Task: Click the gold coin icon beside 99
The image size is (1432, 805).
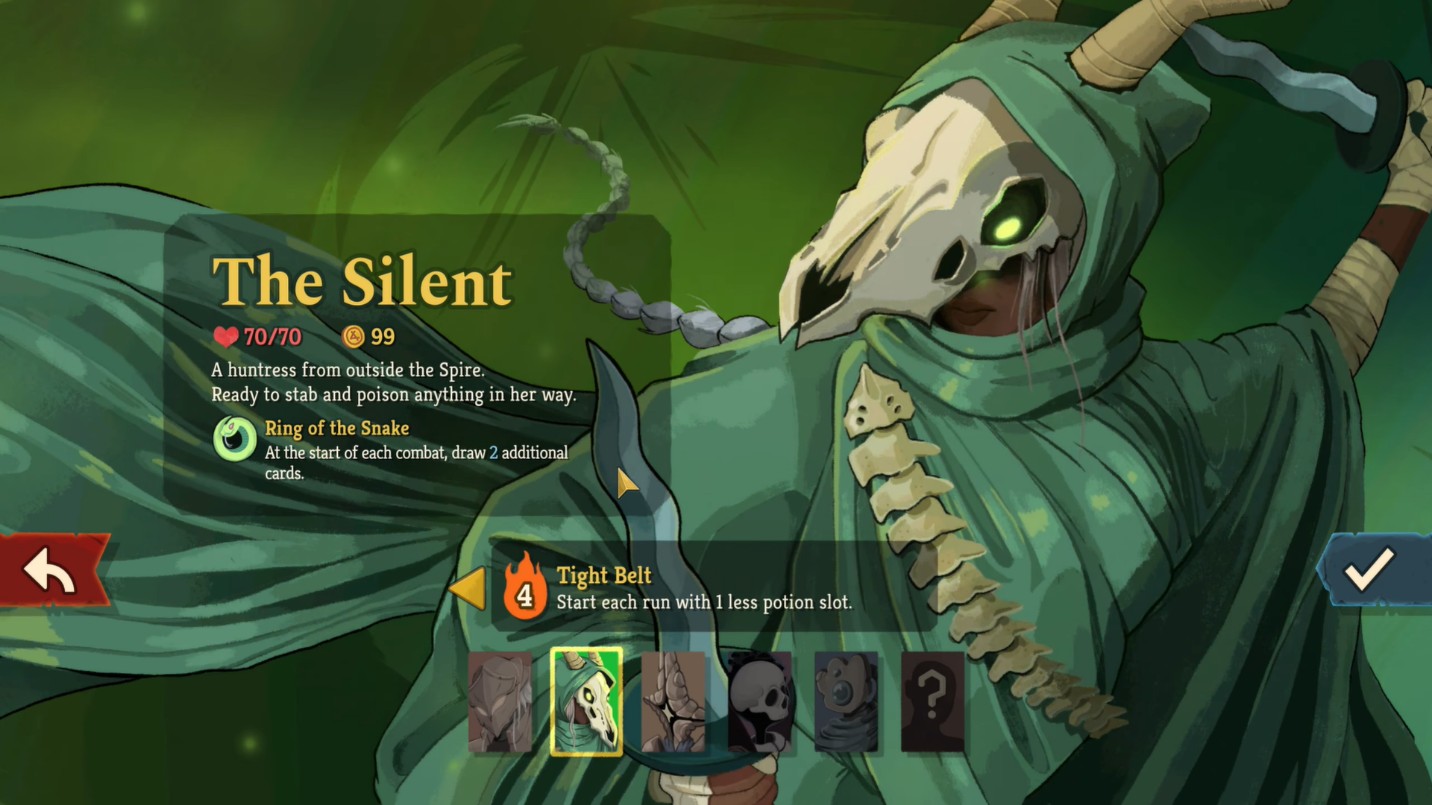Action: pos(355,336)
